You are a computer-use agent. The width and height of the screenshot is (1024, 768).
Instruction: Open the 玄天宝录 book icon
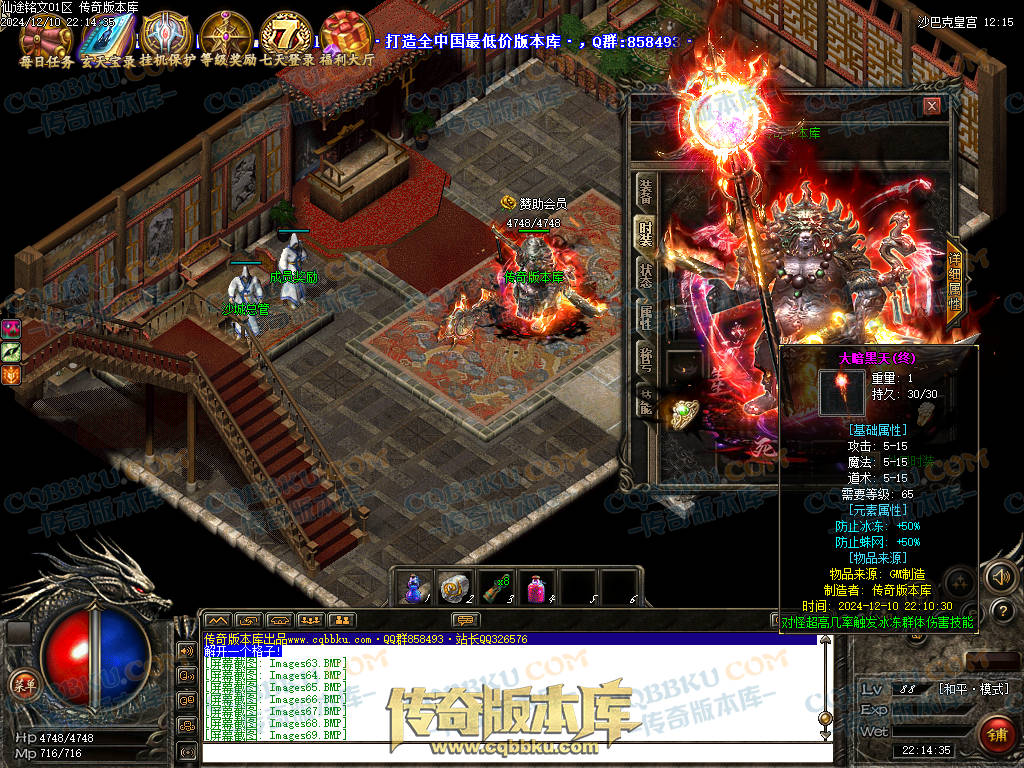(x=107, y=35)
